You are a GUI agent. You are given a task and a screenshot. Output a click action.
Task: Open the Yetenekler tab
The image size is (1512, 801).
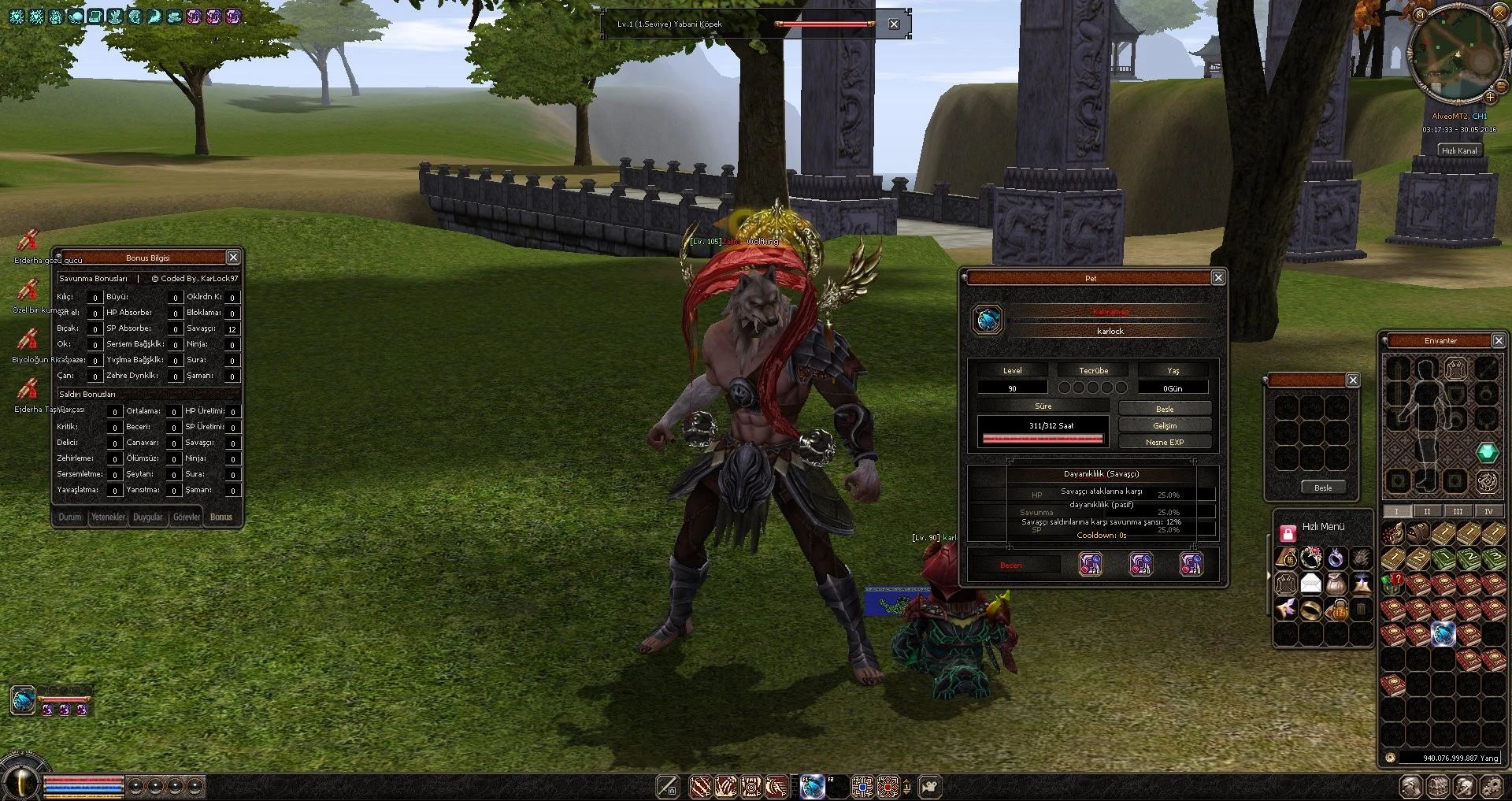(108, 517)
